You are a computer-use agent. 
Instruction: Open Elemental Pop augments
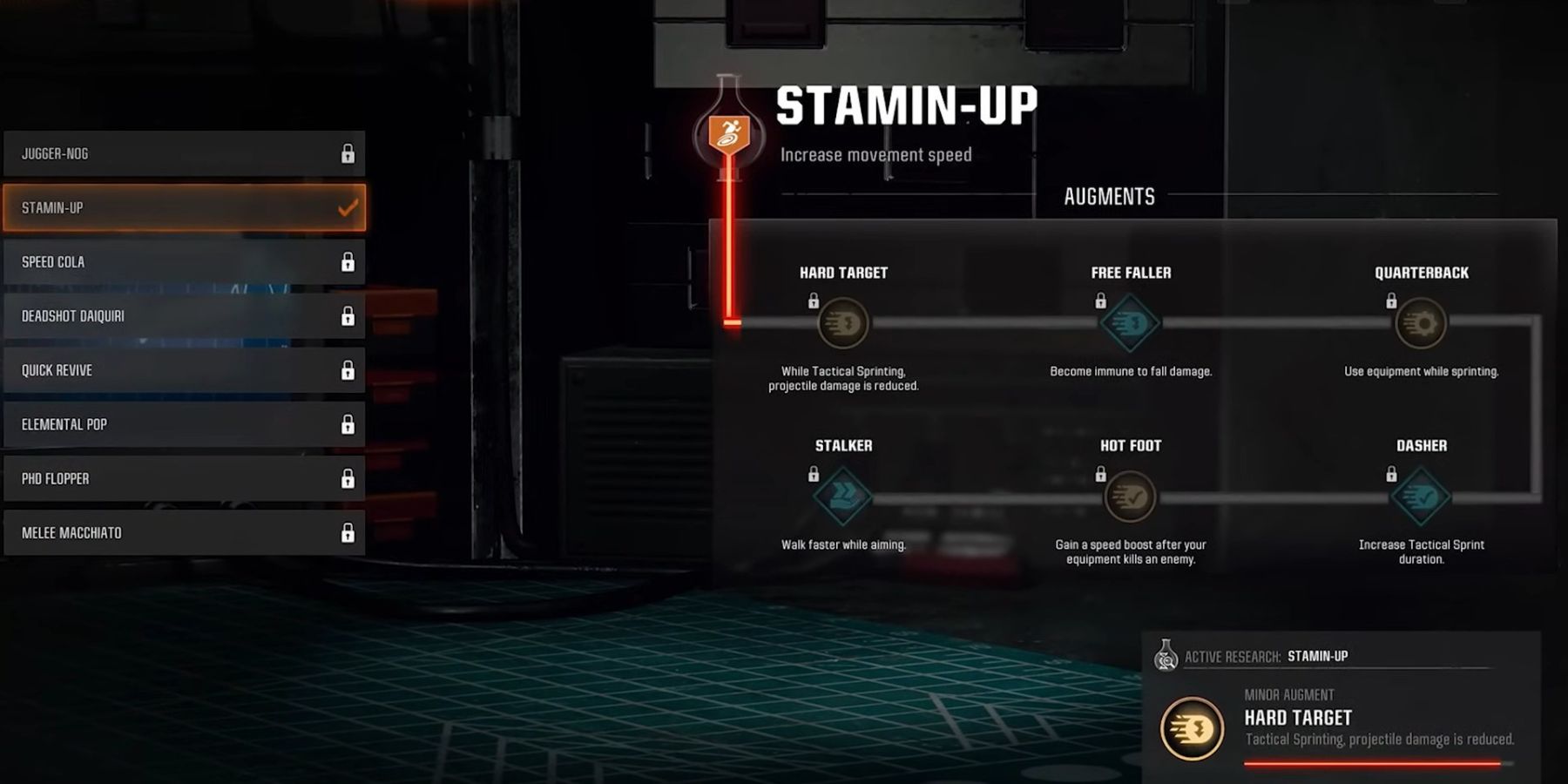tap(184, 424)
